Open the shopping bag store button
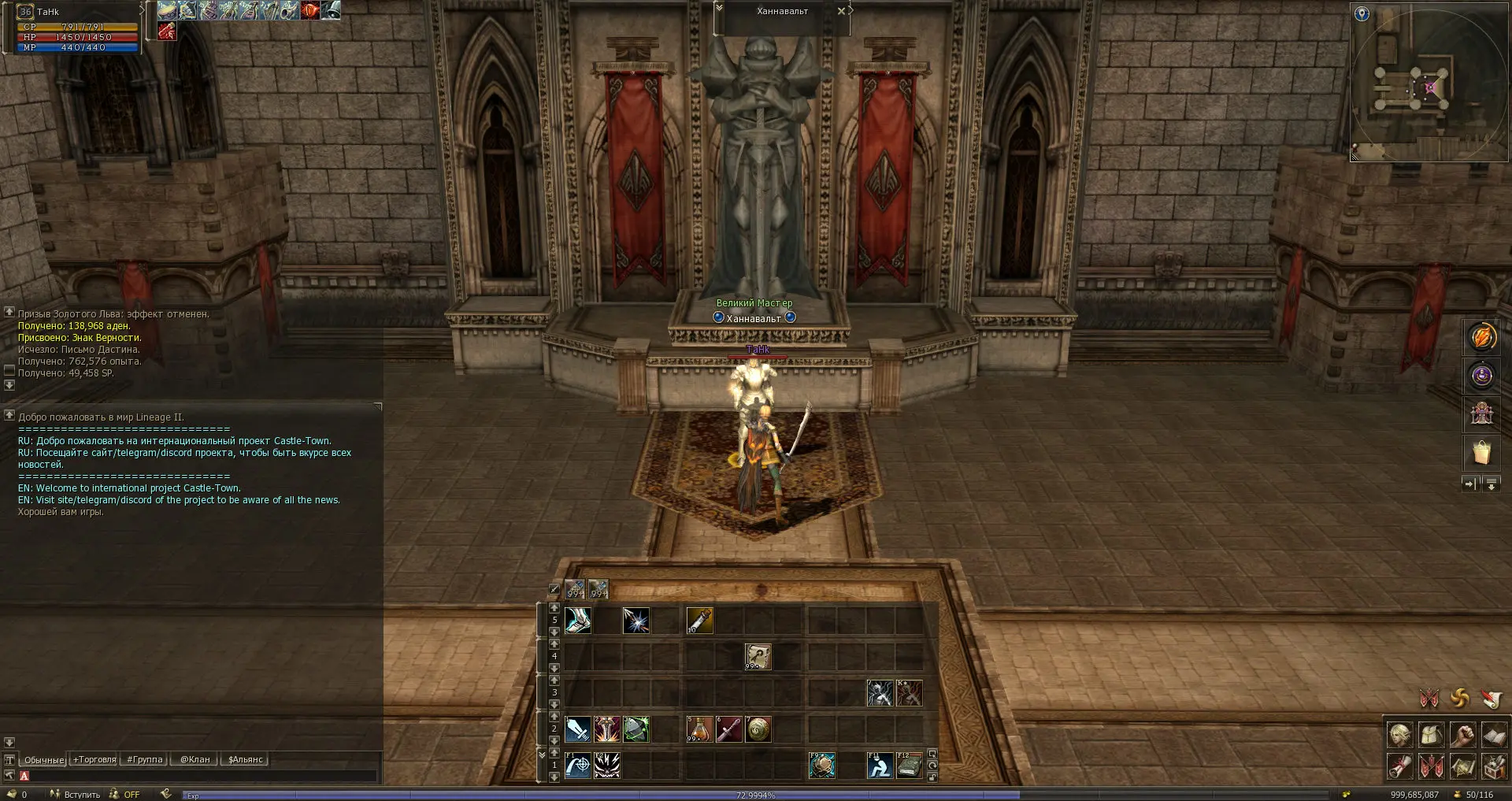Viewport: 1512px width, 801px height. point(1481,453)
